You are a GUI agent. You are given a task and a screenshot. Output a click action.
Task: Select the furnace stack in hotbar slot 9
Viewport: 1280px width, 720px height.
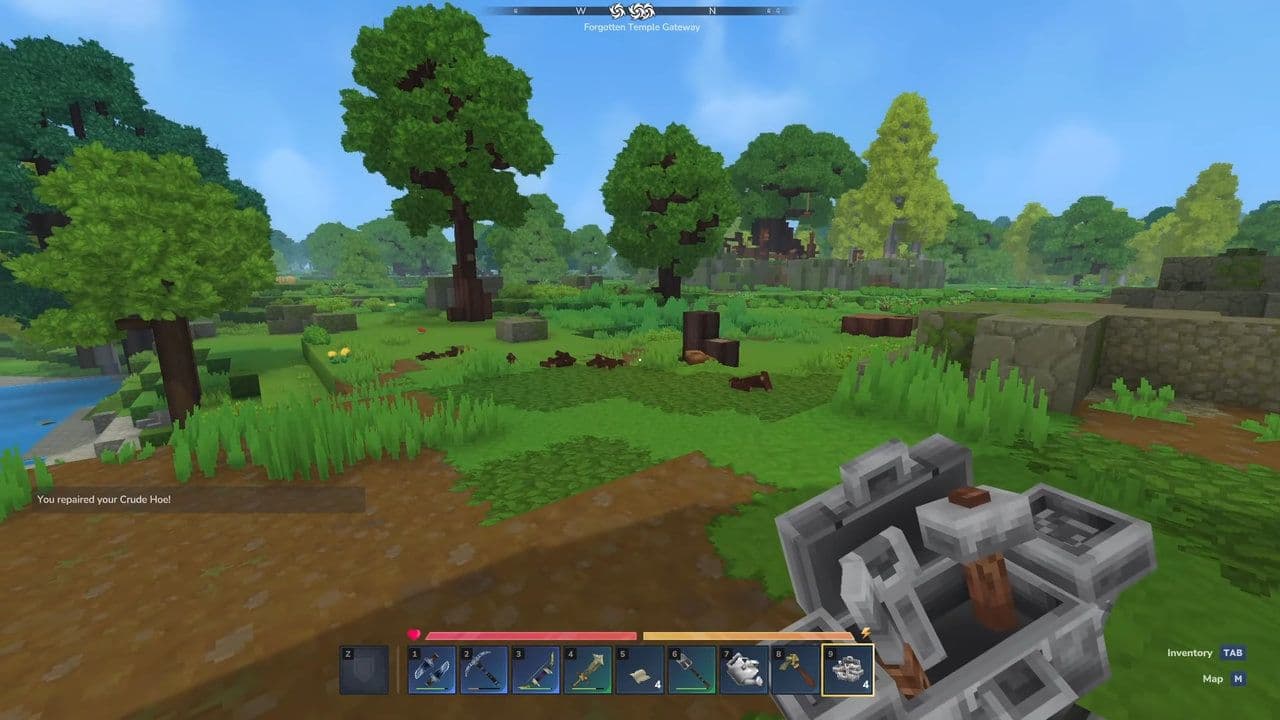pyautogui.click(x=849, y=670)
